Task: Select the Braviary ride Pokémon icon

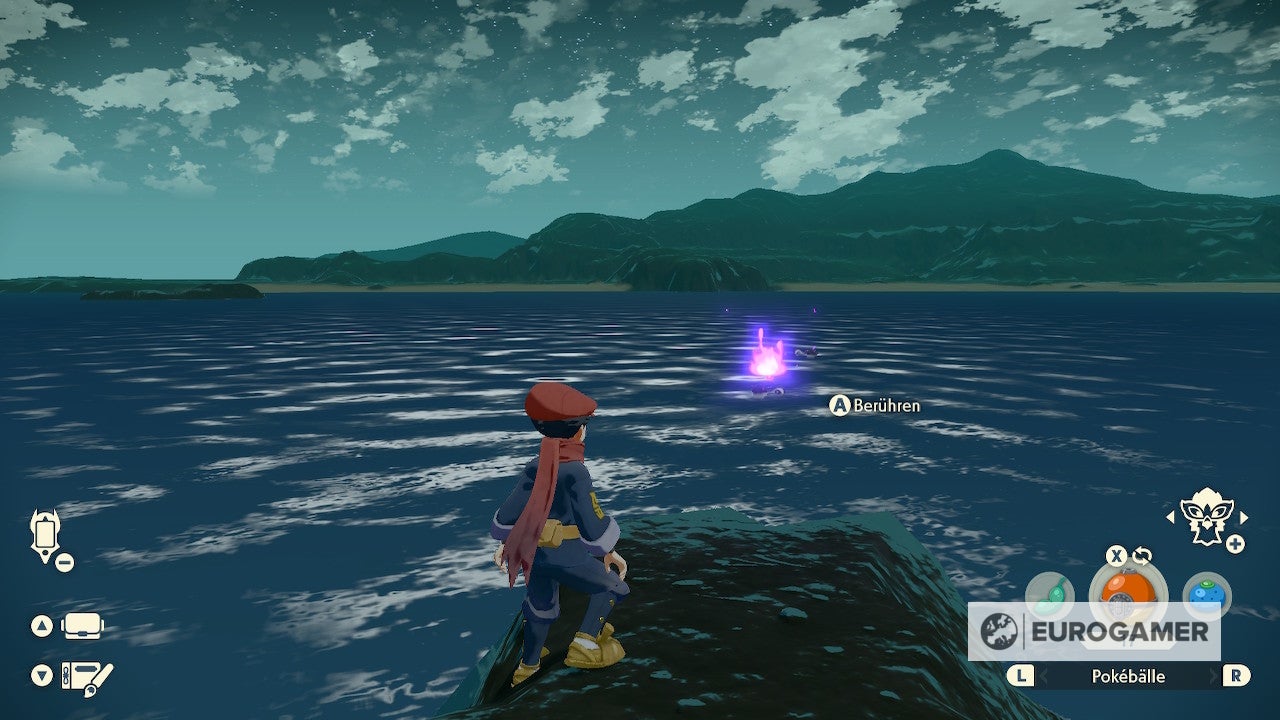Action: pos(1206,517)
